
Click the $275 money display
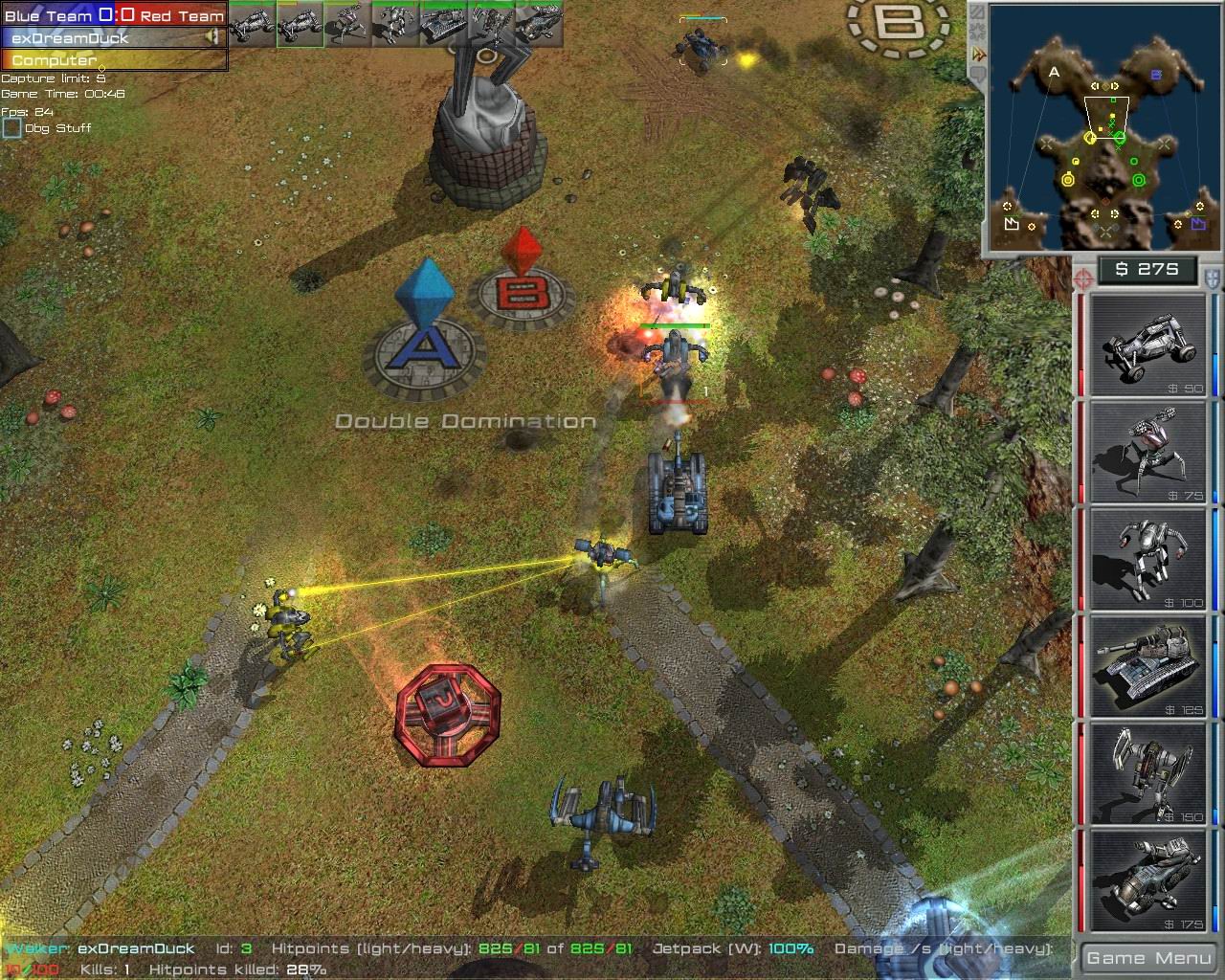point(1147,270)
